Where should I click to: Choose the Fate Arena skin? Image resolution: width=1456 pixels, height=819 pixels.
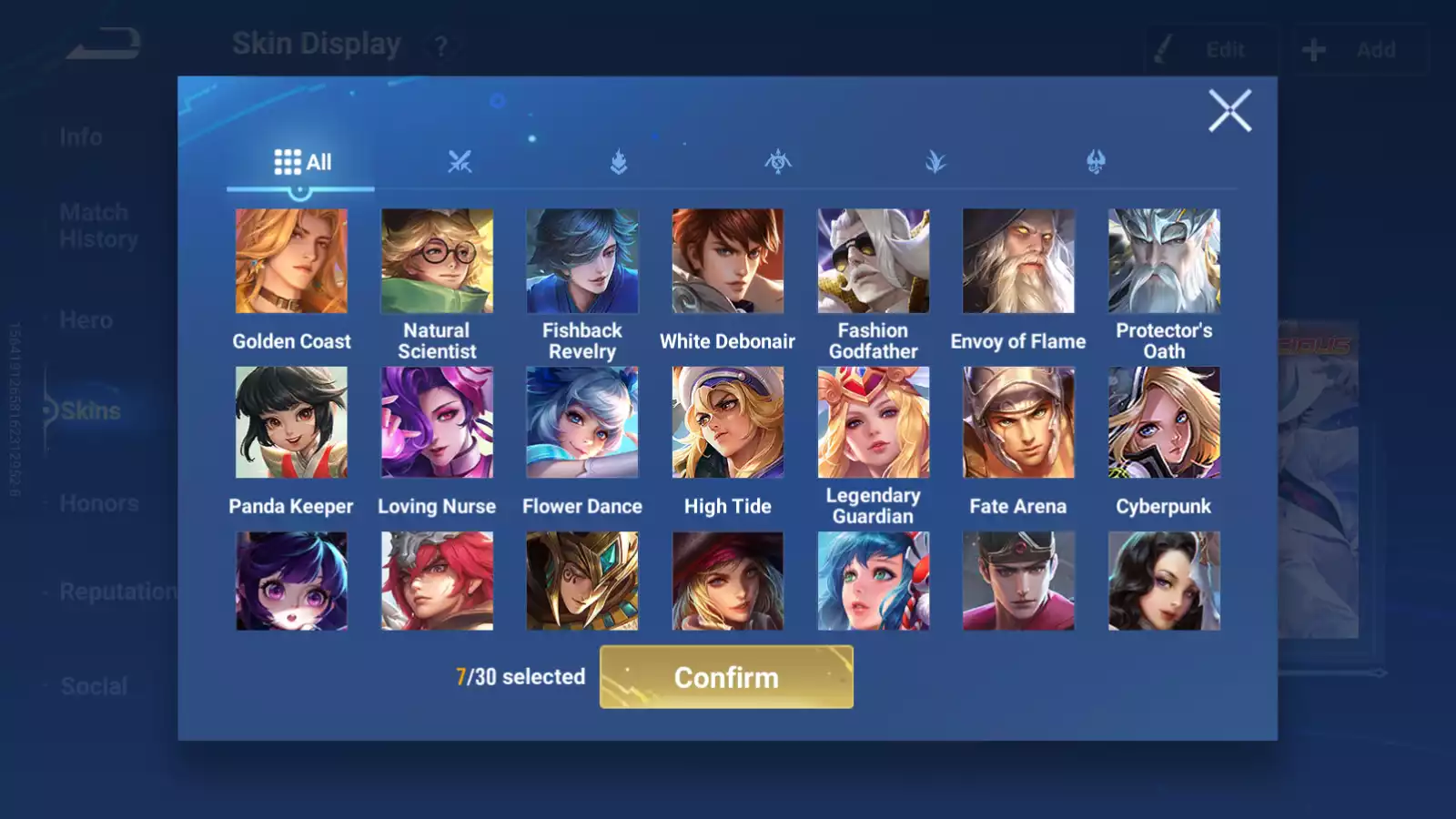click(x=1018, y=422)
